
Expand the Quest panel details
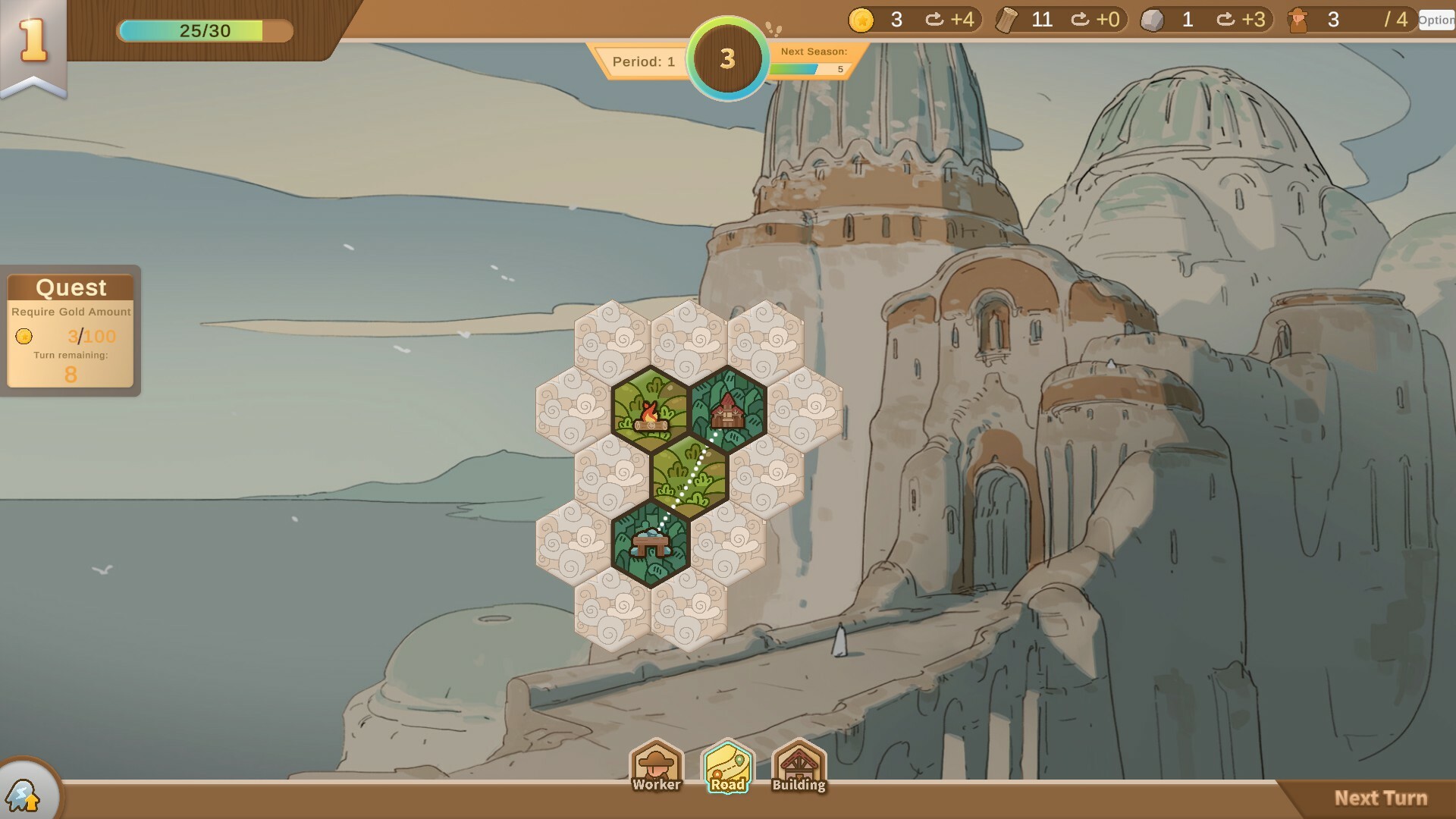pyautogui.click(x=71, y=288)
